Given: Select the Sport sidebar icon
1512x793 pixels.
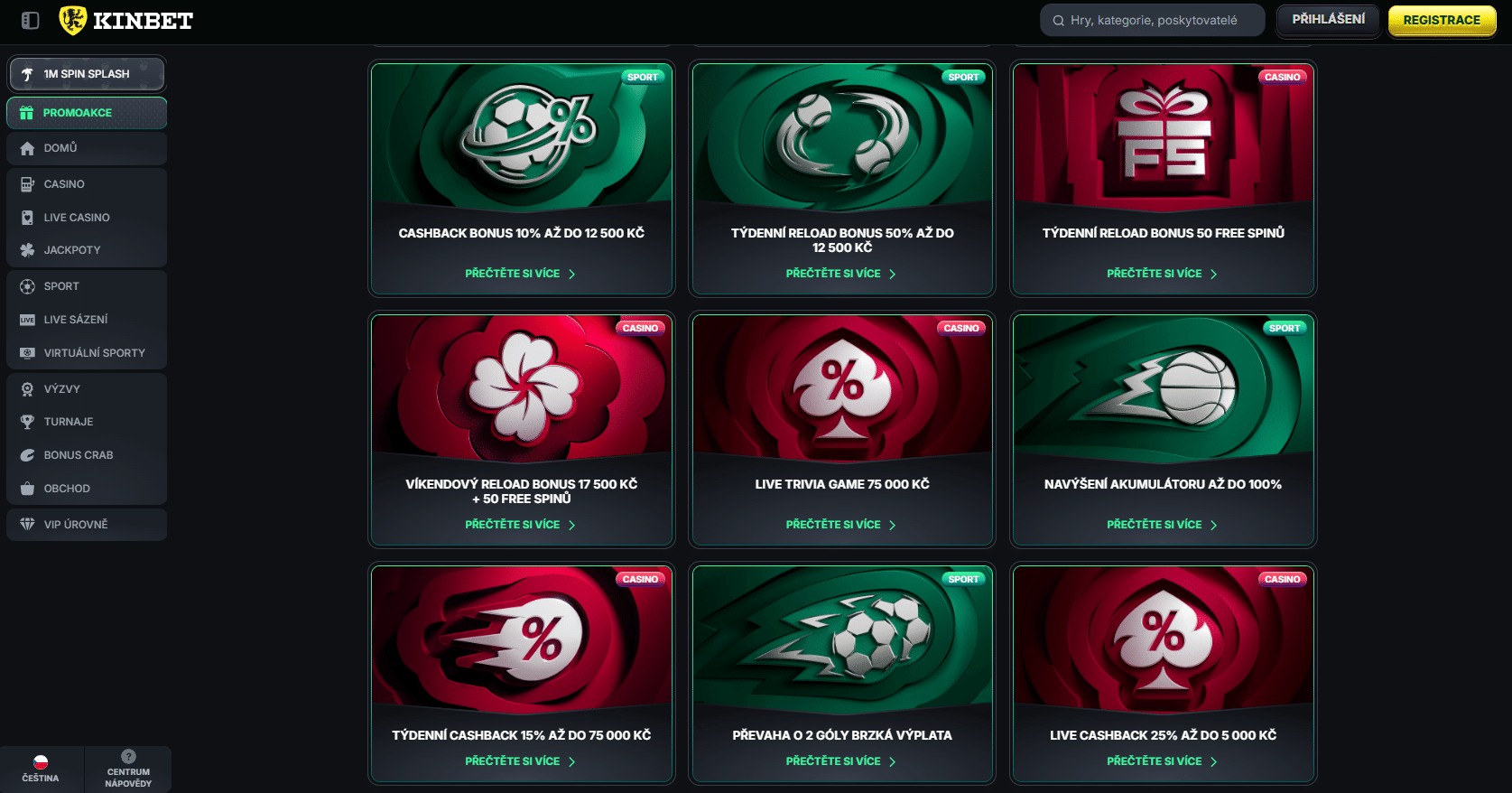Looking at the screenshot, I should (27, 286).
